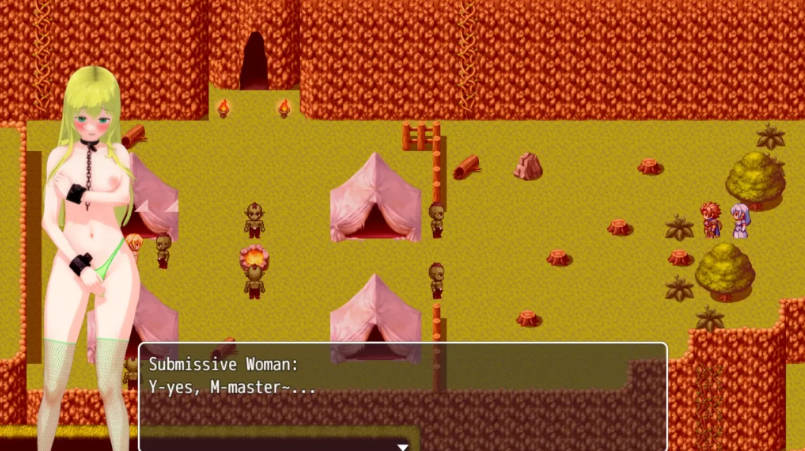Advance dialogue with the continue arrow

coord(403,446)
